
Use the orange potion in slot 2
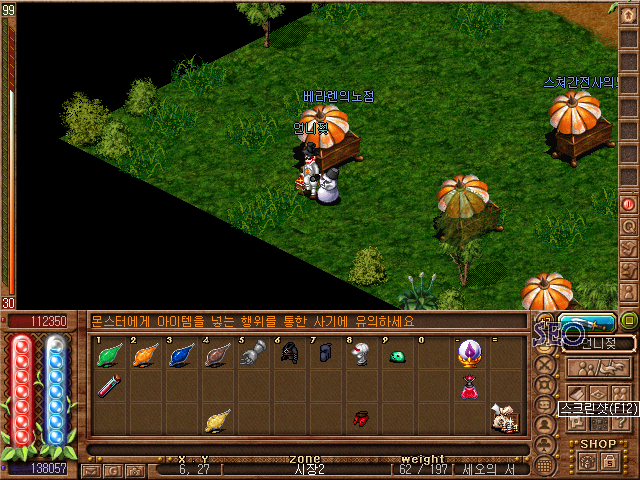click(x=145, y=354)
